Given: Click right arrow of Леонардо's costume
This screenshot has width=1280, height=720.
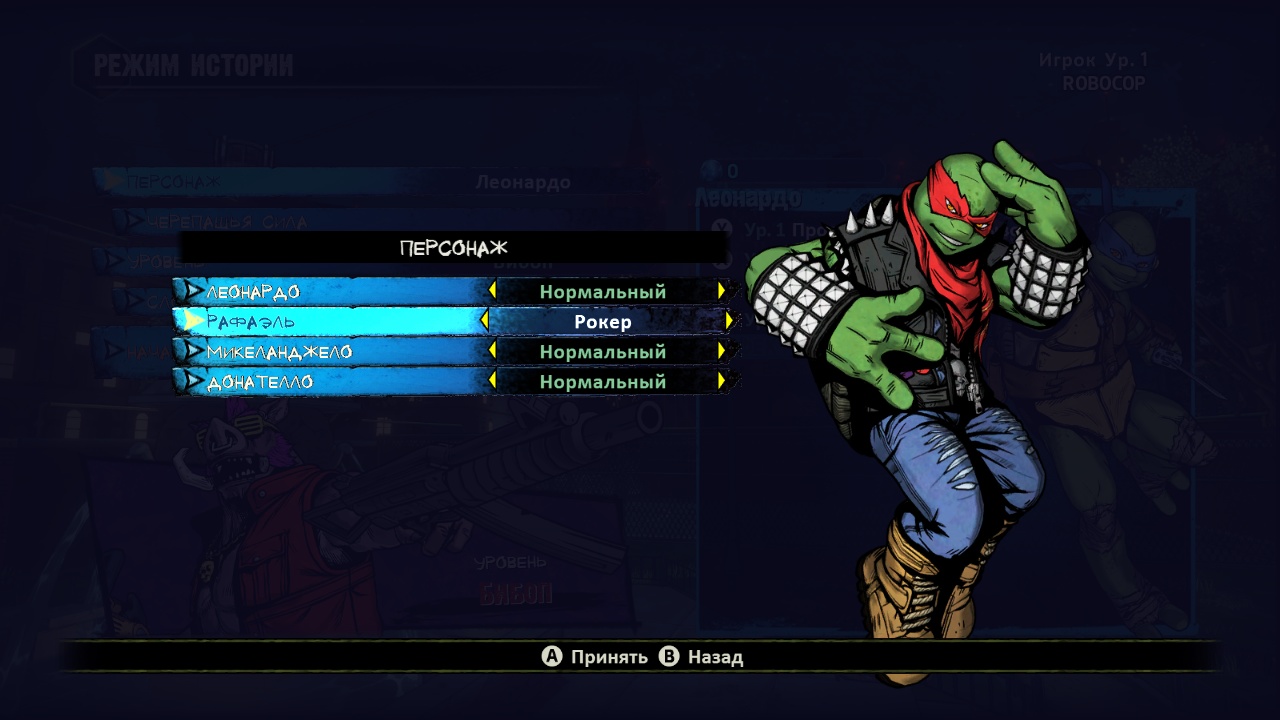Looking at the screenshot, I should coord(721,292).
